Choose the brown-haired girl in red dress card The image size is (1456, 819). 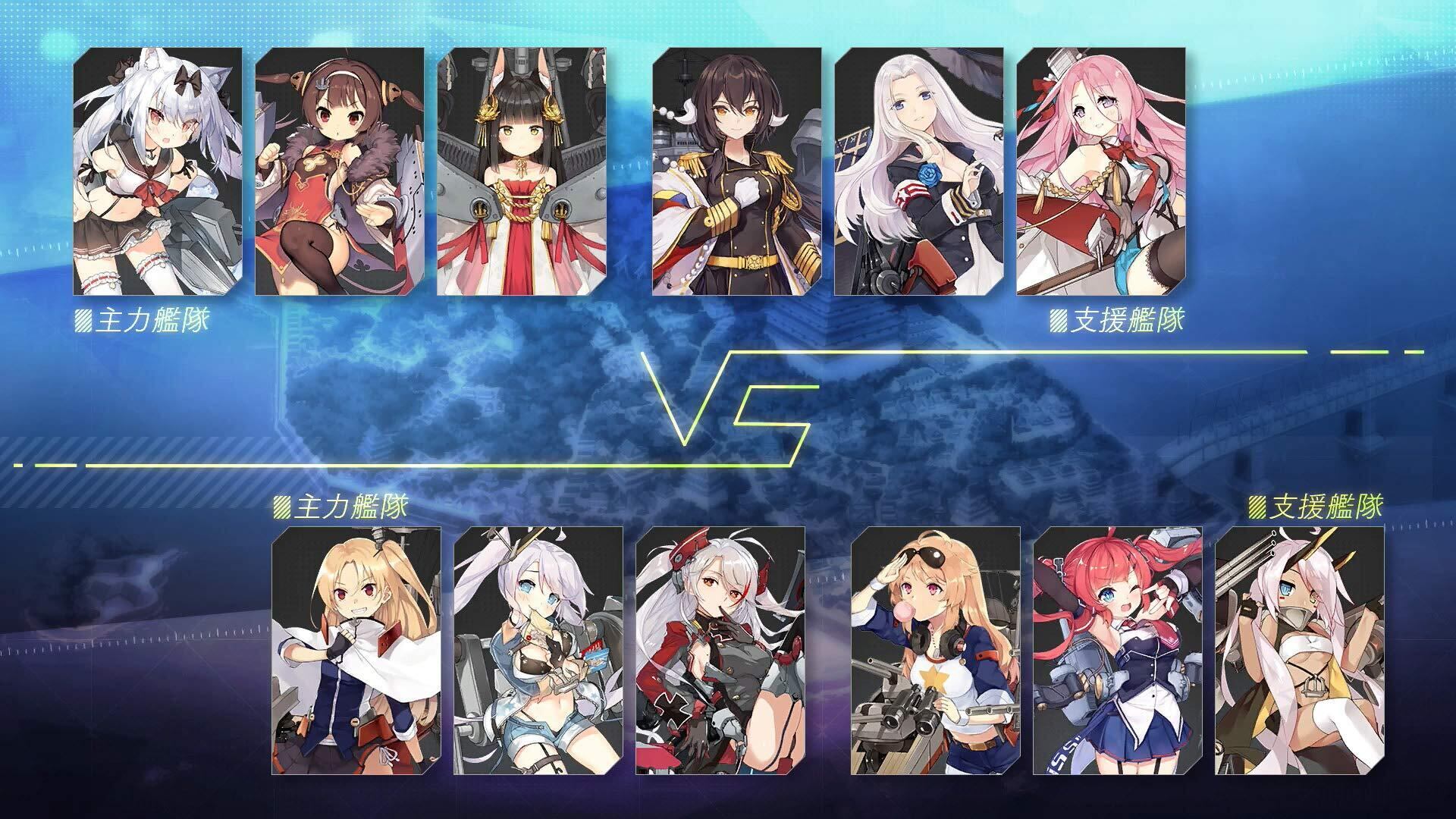click(x=339, y=171)
